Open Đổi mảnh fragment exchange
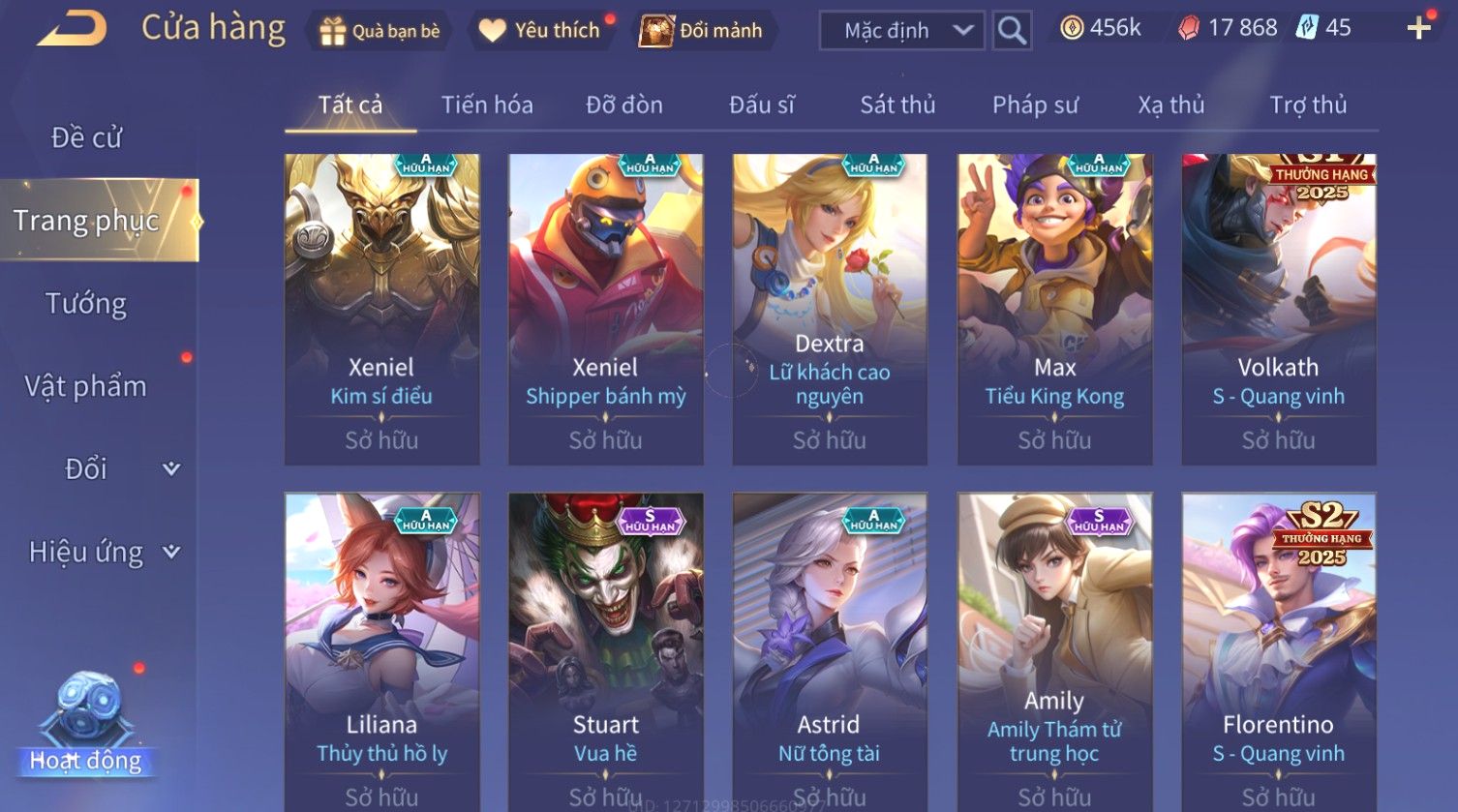The width and height of the screenshot is (1458, 812). coord(702,31)
